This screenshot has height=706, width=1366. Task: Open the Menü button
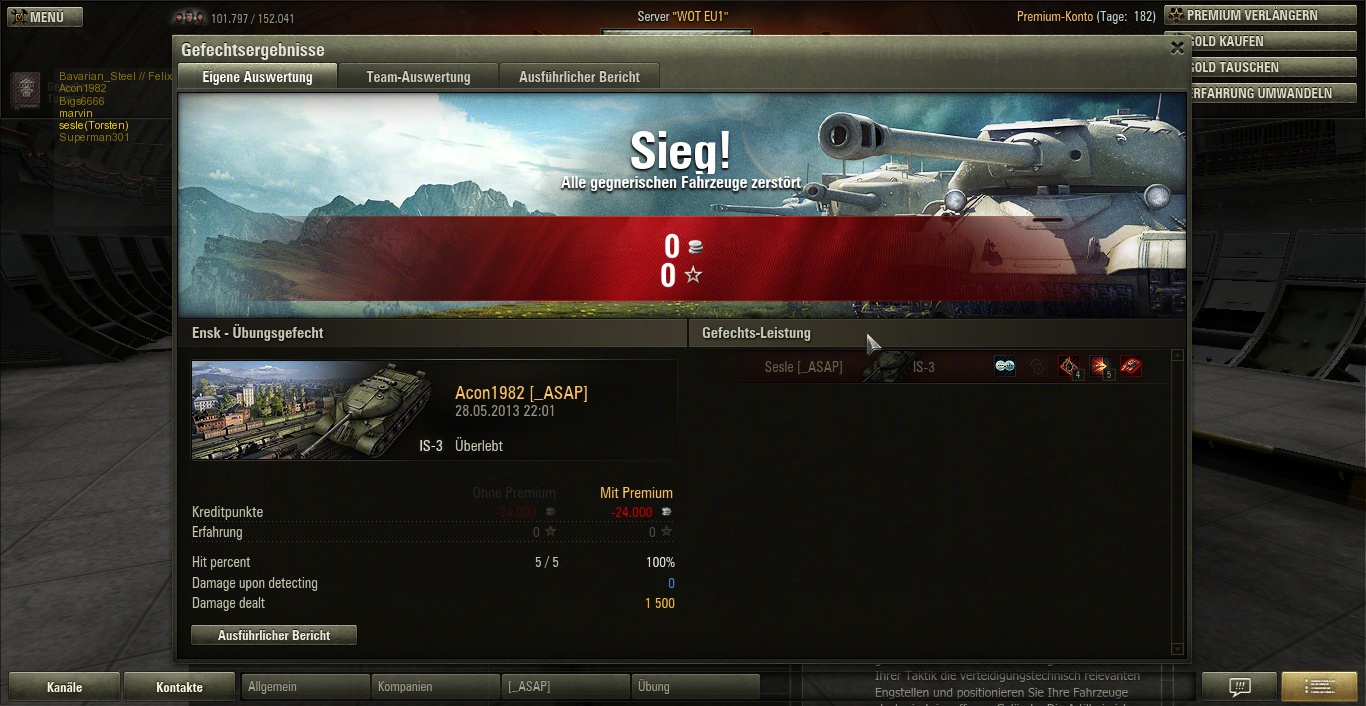(42, 17)
